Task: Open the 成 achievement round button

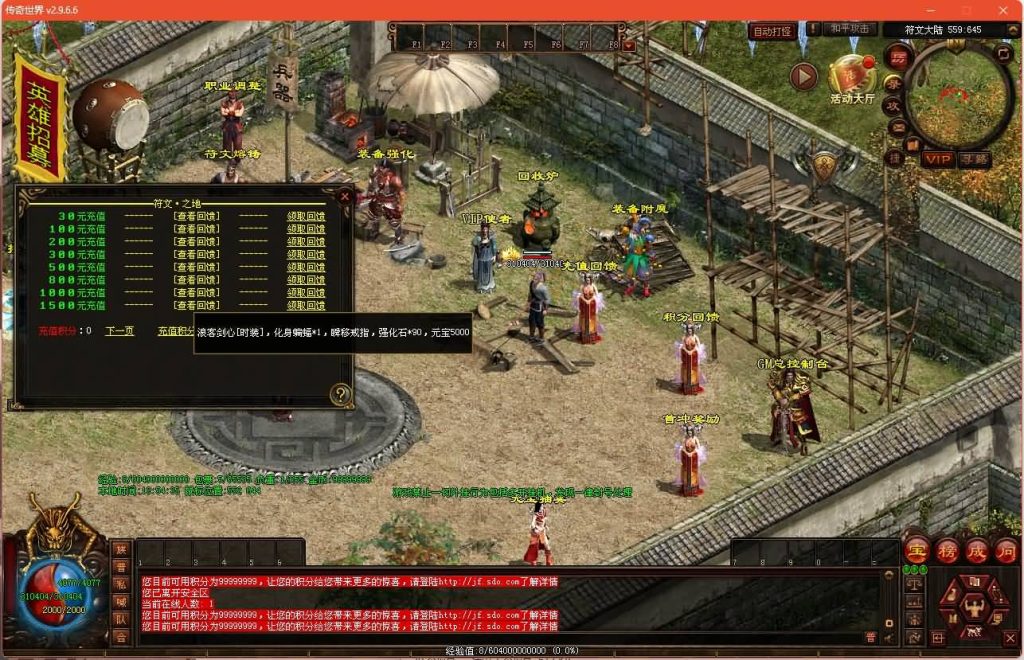Action: coord(976,550)
